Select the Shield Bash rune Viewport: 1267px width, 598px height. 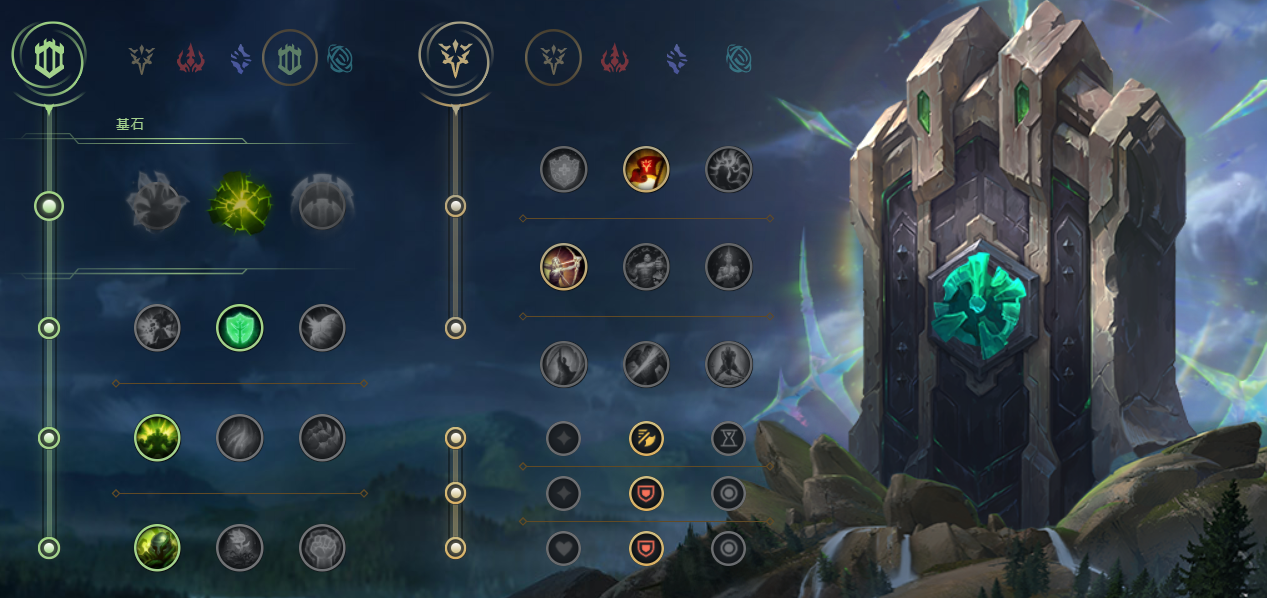322,328
